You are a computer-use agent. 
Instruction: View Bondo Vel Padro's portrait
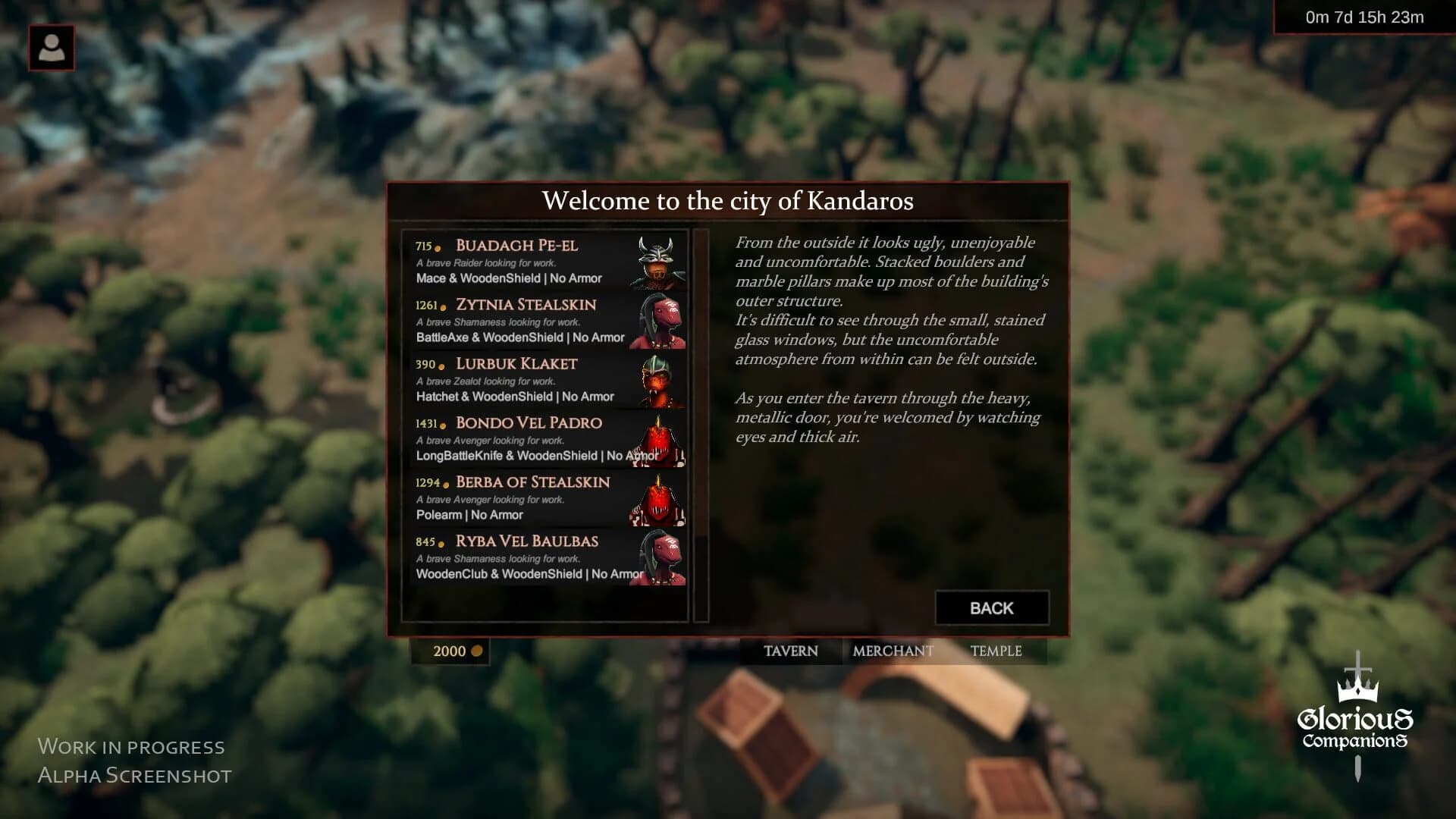659,440
